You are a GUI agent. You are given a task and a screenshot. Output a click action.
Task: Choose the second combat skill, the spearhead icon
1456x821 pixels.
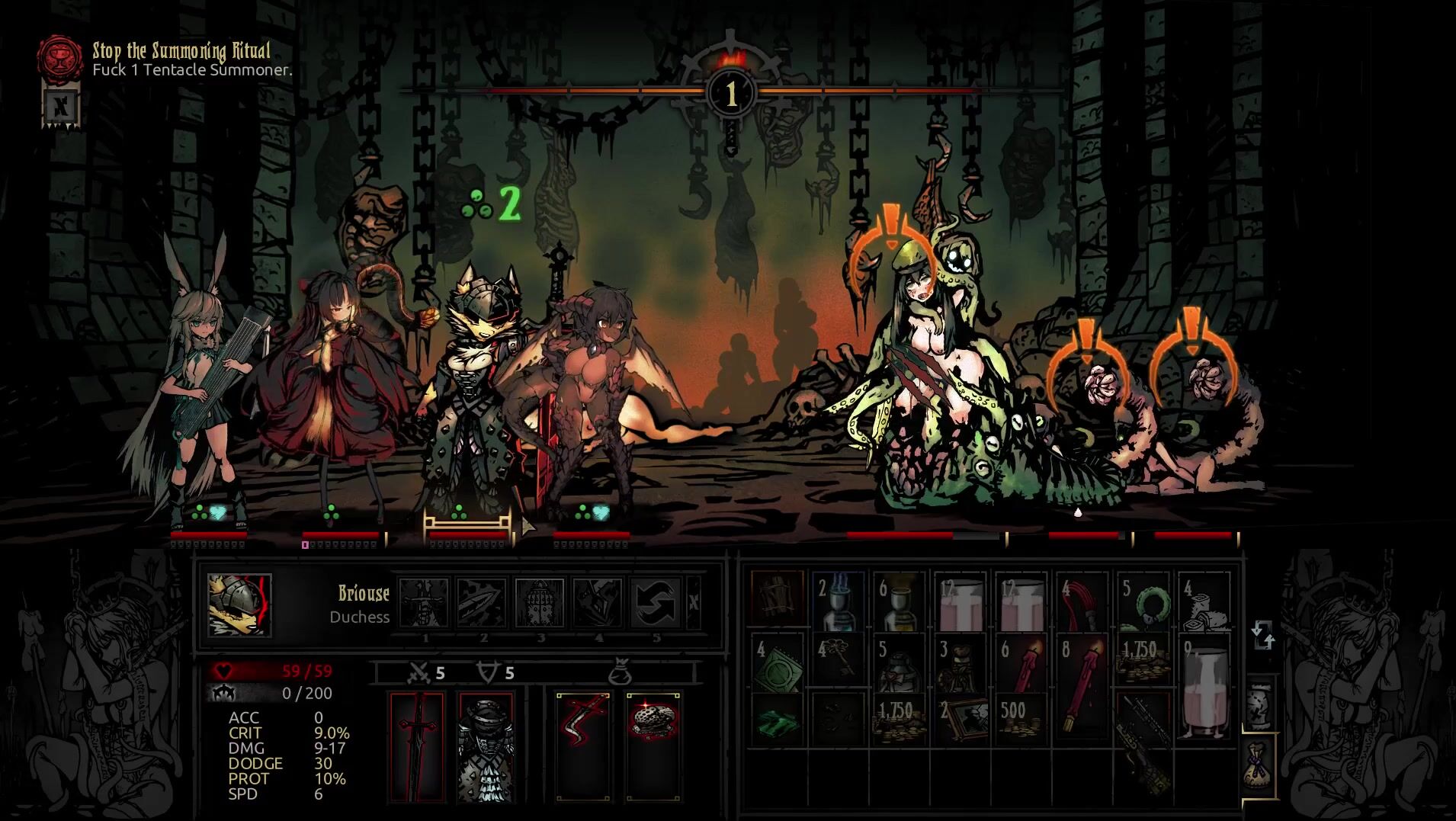tap(482, 603)
